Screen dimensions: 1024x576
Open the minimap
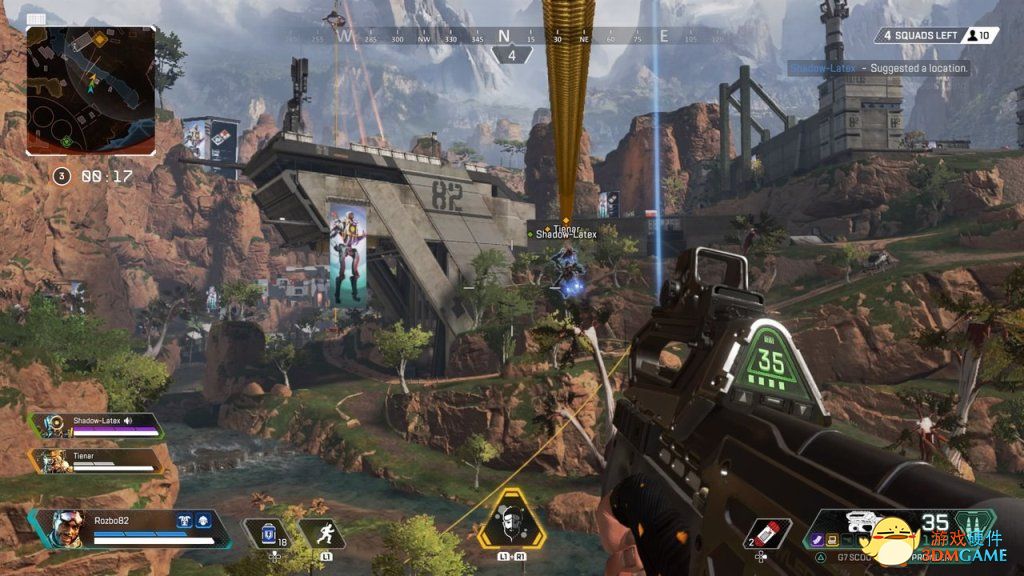click(91, 90)
